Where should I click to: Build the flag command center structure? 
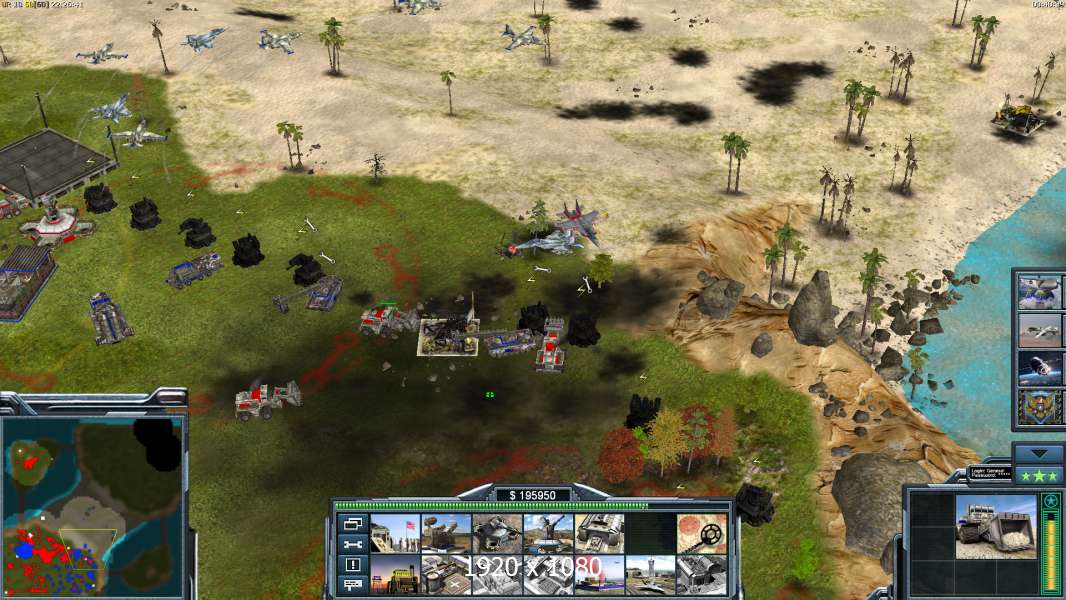click(395, 534)
